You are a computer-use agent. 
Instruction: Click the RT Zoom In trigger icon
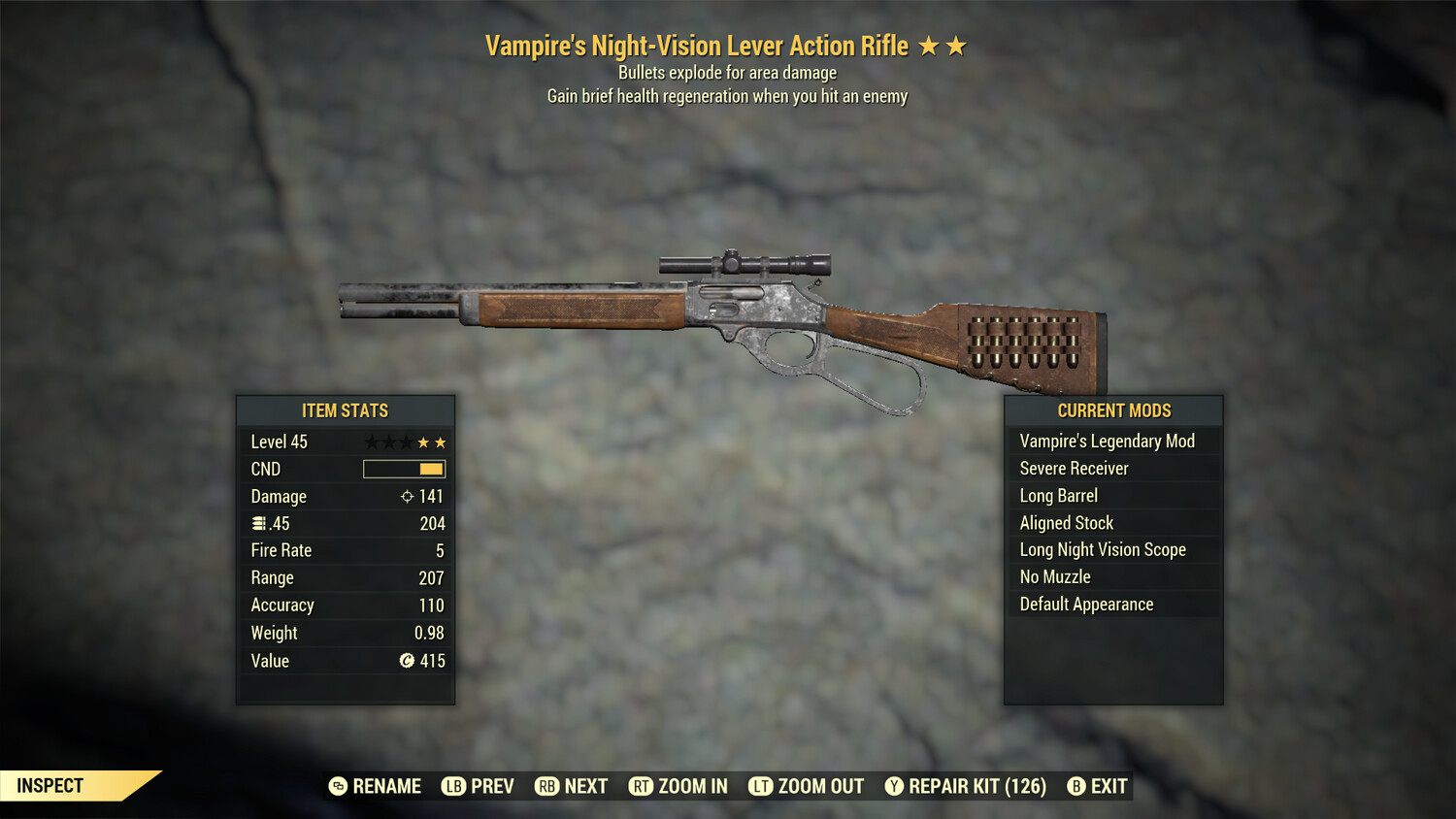click(x=643, y=786)
